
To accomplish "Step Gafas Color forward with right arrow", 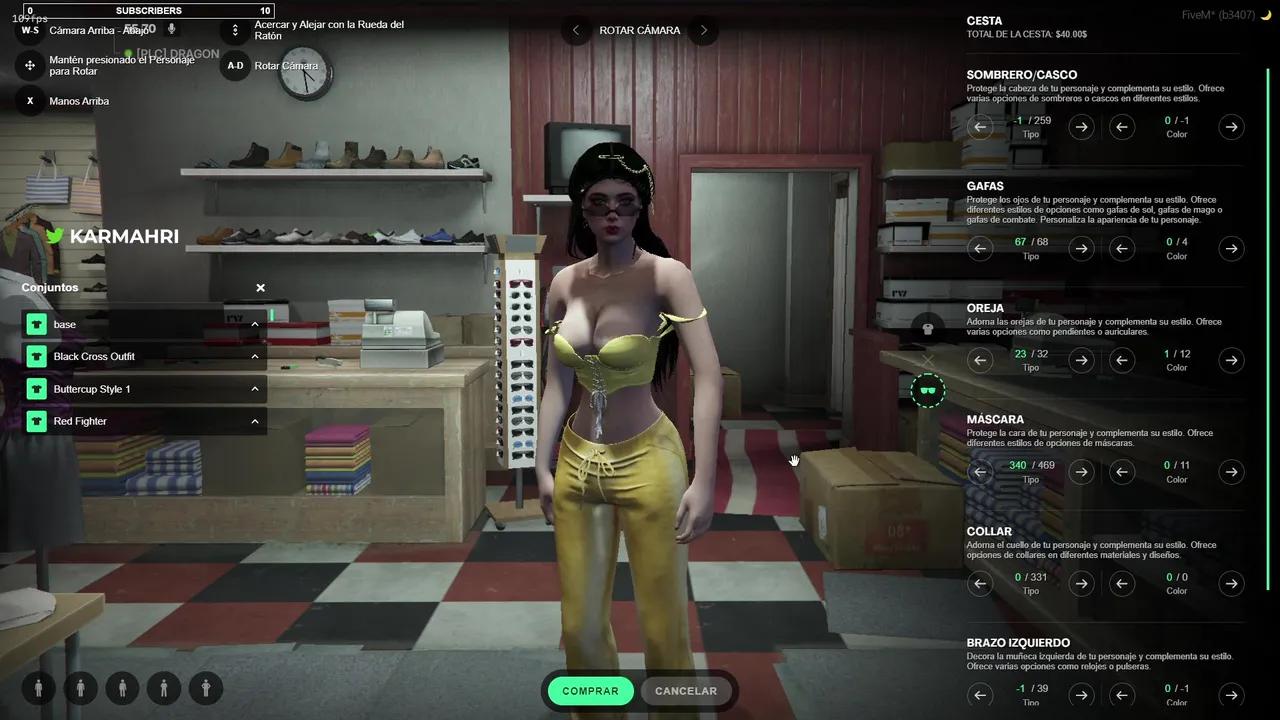I will coord(1231,248).
